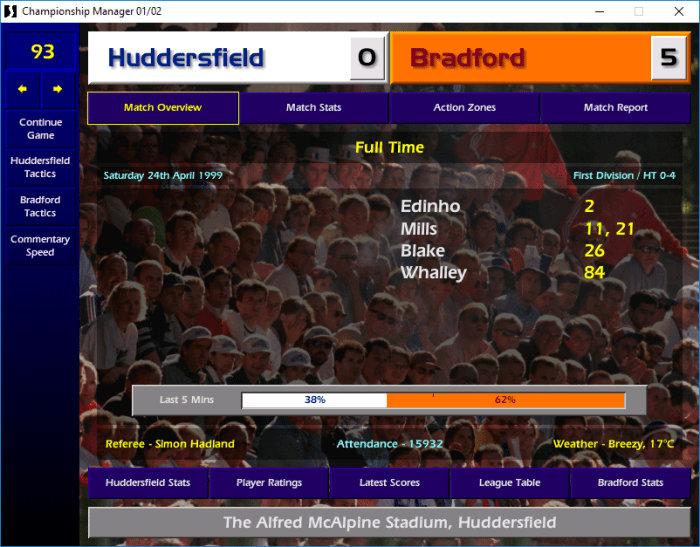Image resolution: width=700 pixels, height=547 pixels.
Task: Continue the game from the sidebar
Action: tap(40, 128)
